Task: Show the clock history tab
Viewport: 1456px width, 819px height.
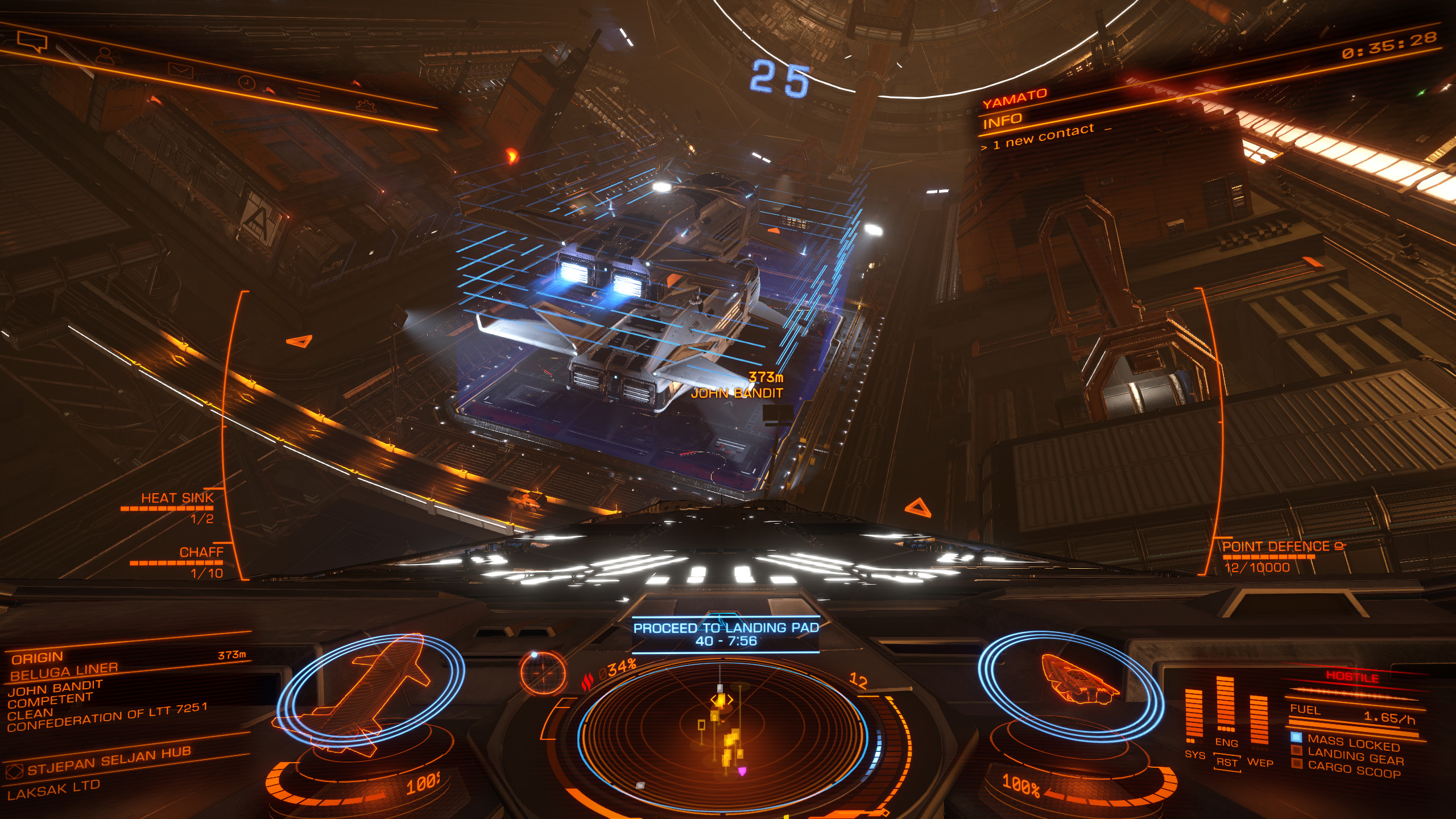Action: click(246, 83)
